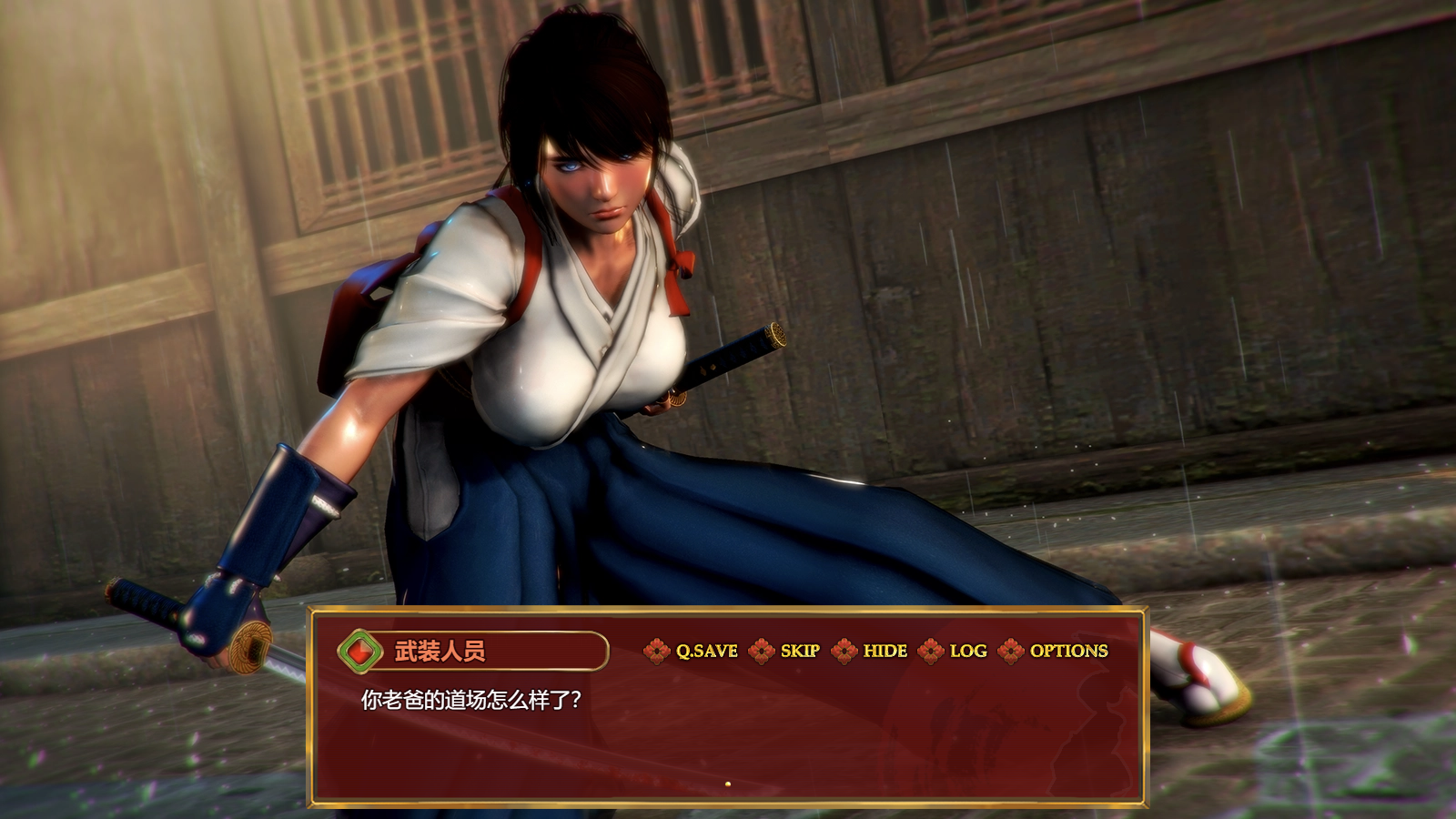The width and height of the screenshot is (1456, 819).
Task: Click the flower icon beside HIDE
Action: (x=846, y=652)
